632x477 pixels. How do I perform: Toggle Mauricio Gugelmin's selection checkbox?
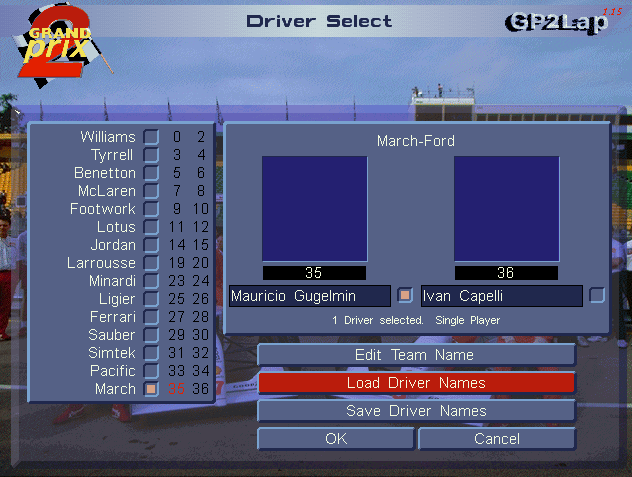(405, 295)
